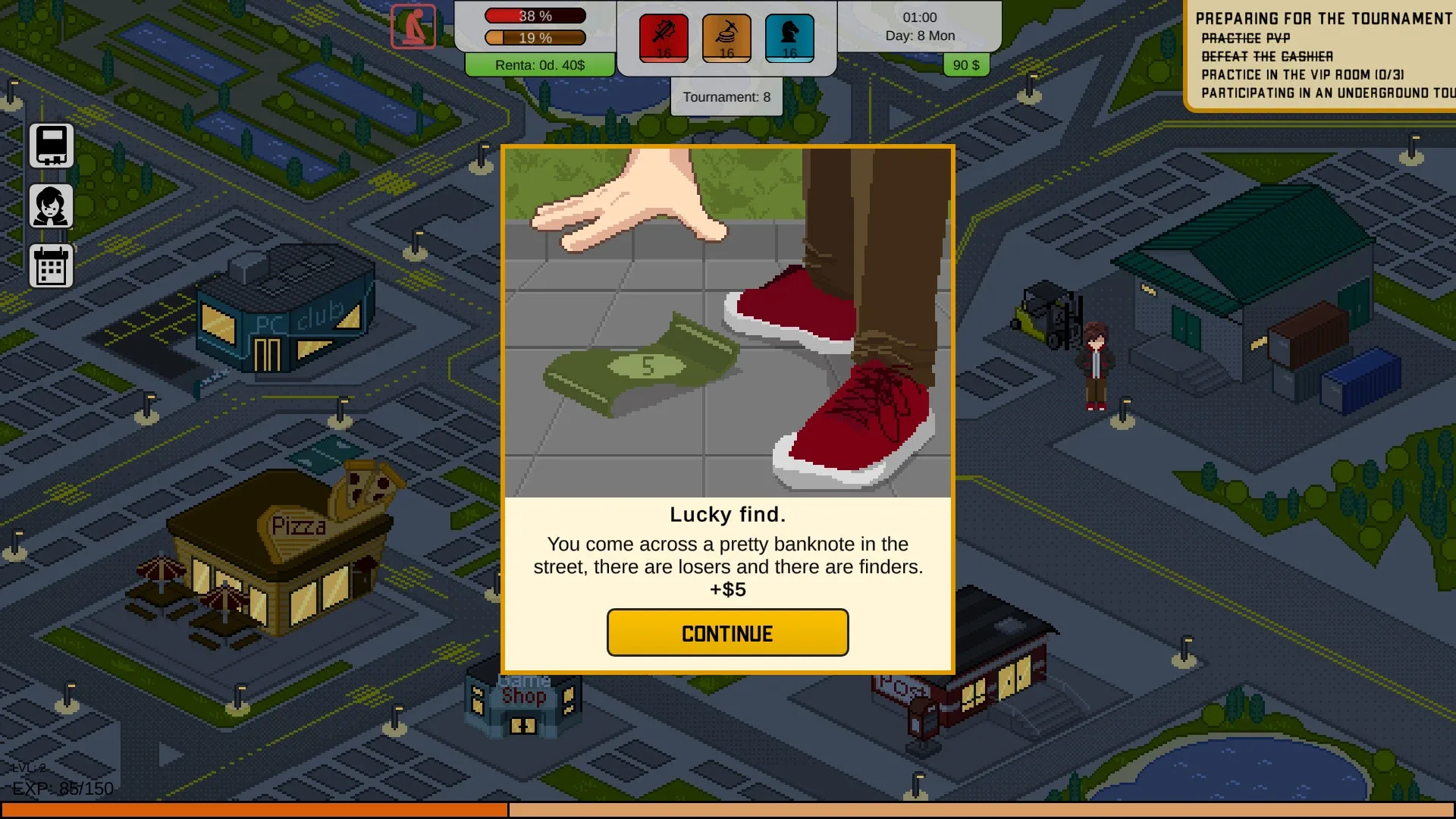Viewport: 1456px width, 819px height.
Task: Open the character profile icon
Action: pyautogui.click(x=51, y=206)
